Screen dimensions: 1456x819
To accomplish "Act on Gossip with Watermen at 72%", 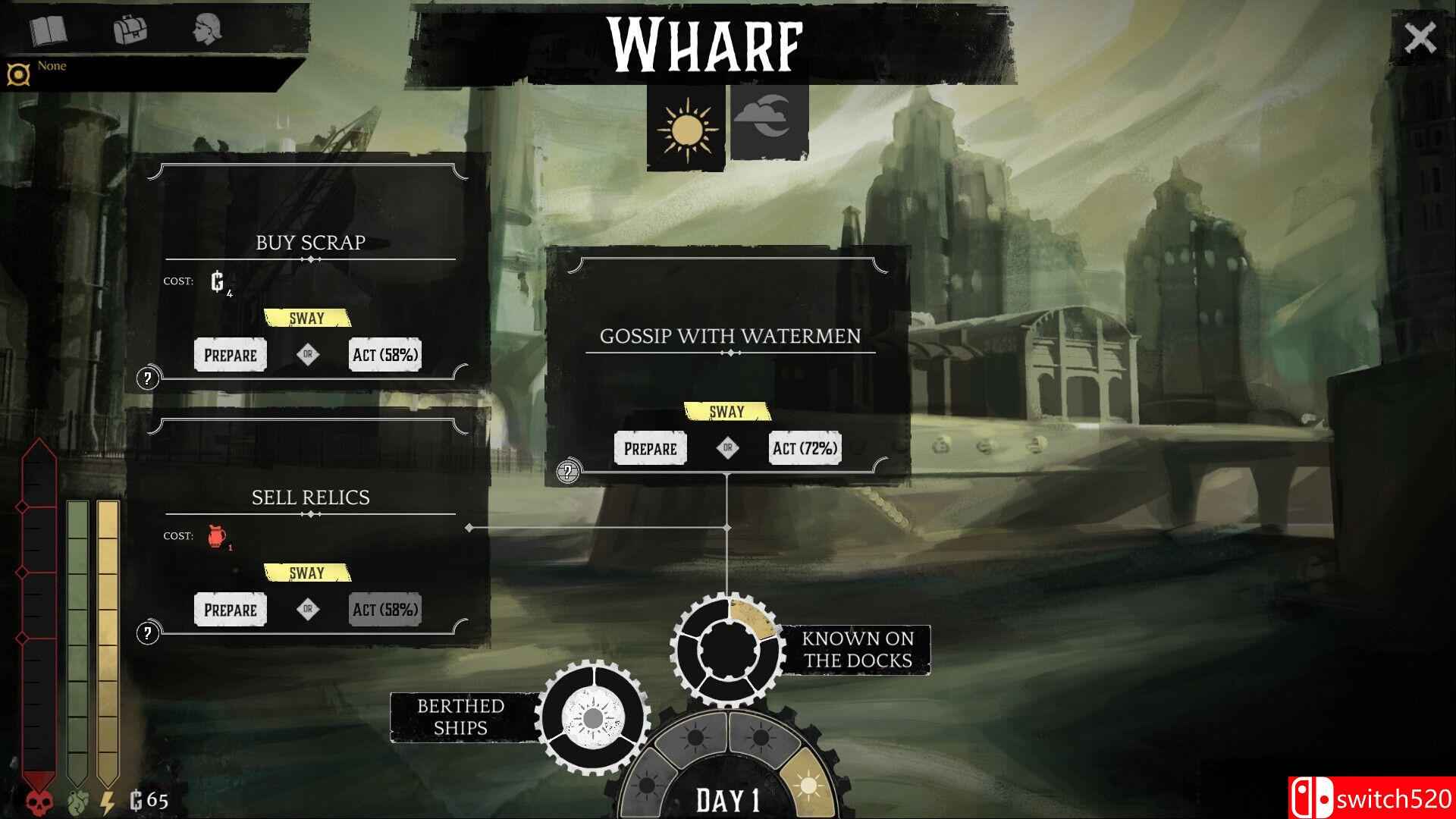I will pyautogui.click(x=805, y=448).
